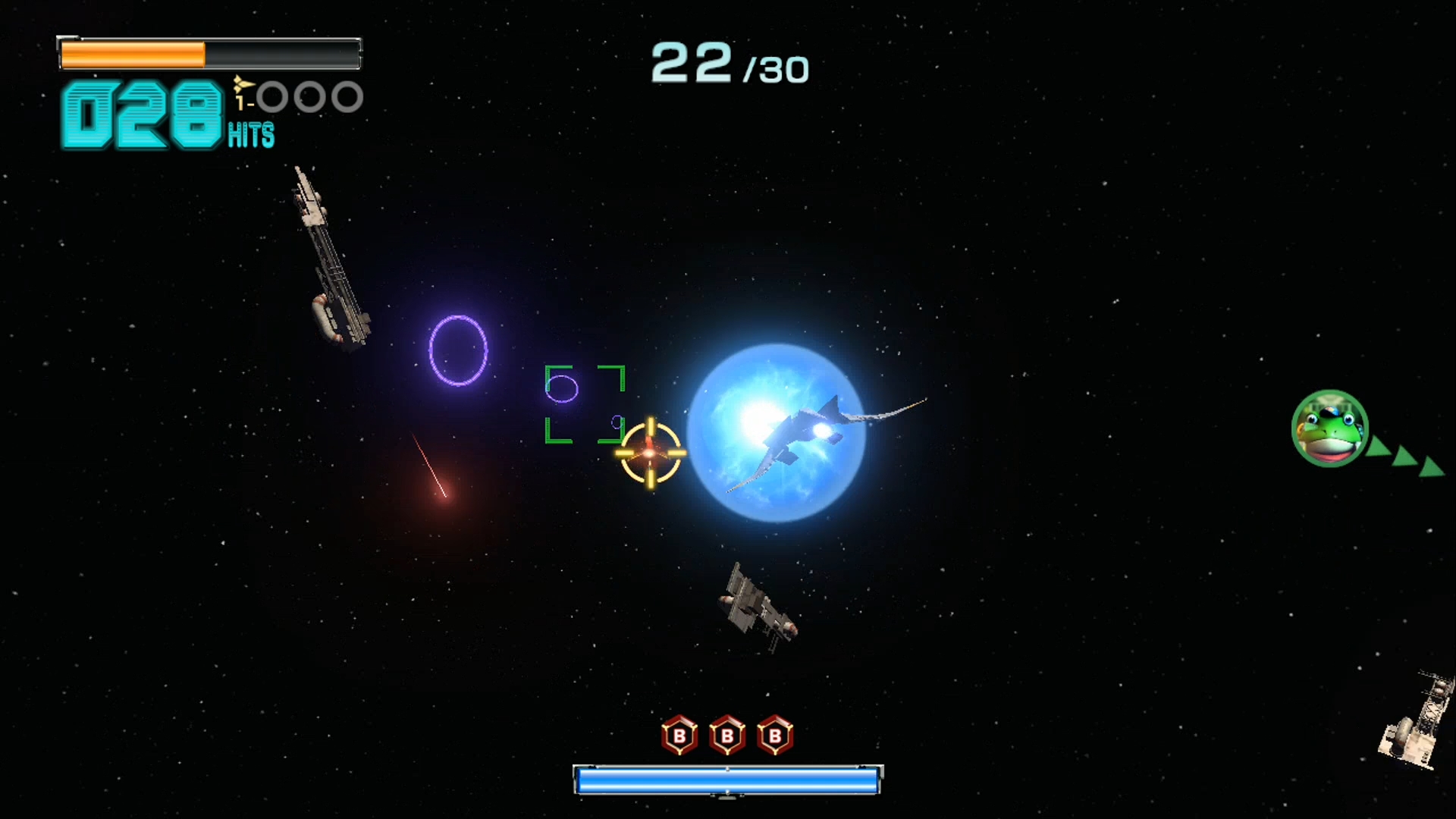Click Slippy's frog portrait icon

point(1329,428)
